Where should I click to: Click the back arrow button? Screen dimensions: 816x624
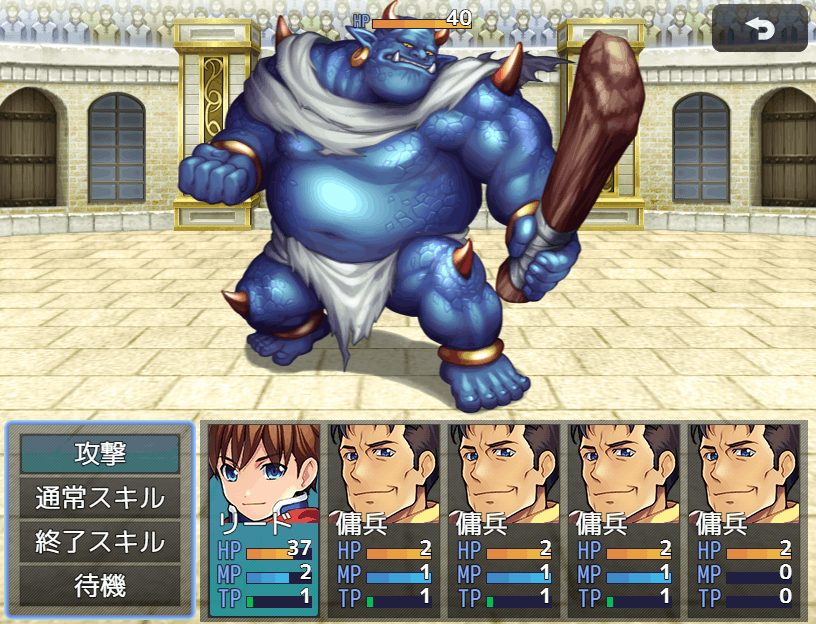click(759, 29)
